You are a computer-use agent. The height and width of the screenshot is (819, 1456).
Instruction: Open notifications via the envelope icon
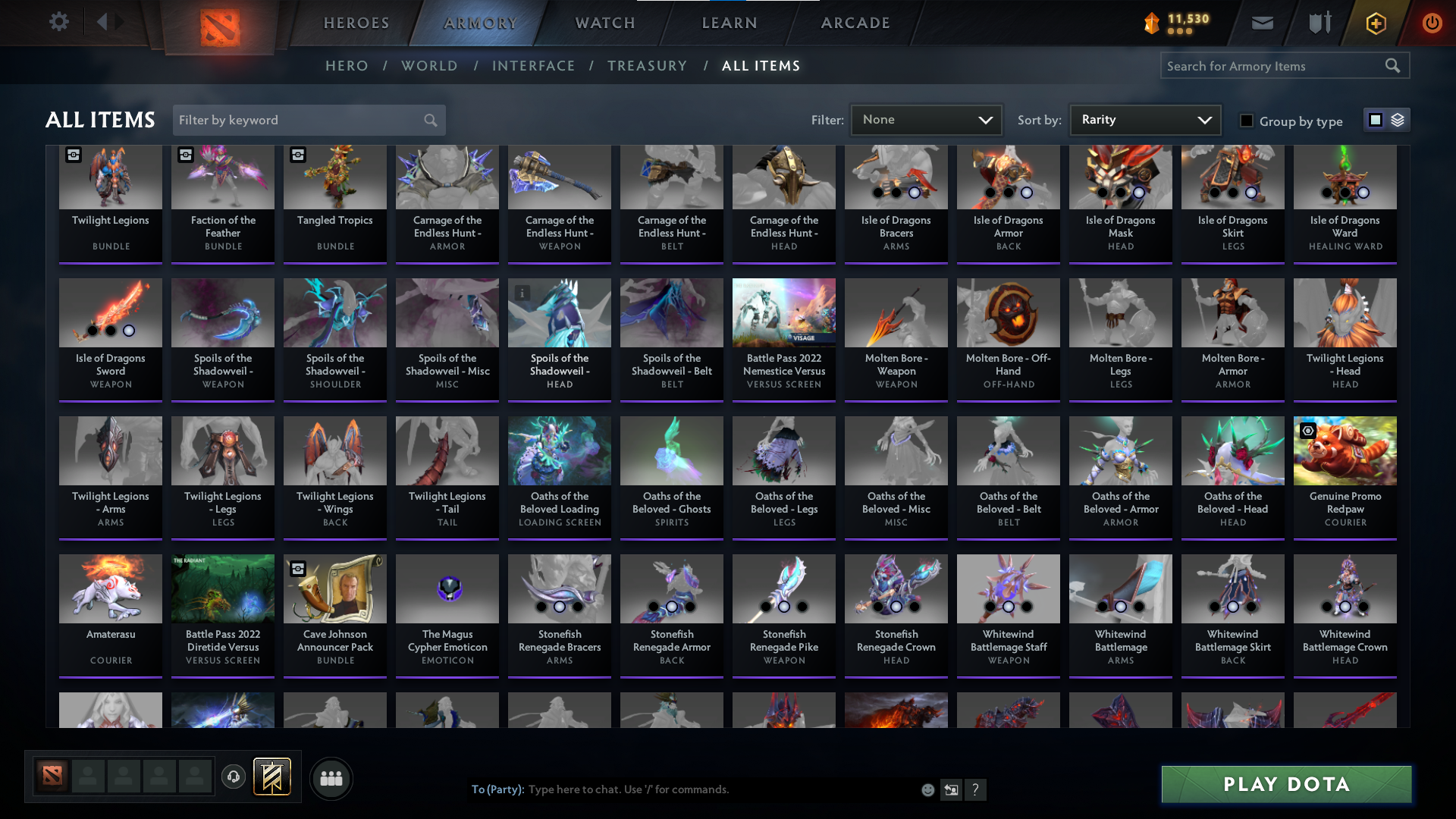click(x=1262, y=23)
